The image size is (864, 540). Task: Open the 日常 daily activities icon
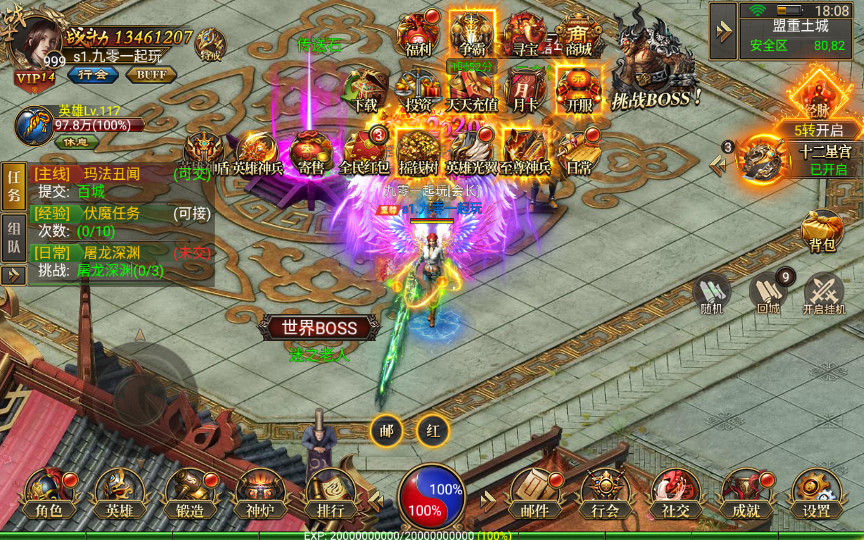(x=578, y=150)
